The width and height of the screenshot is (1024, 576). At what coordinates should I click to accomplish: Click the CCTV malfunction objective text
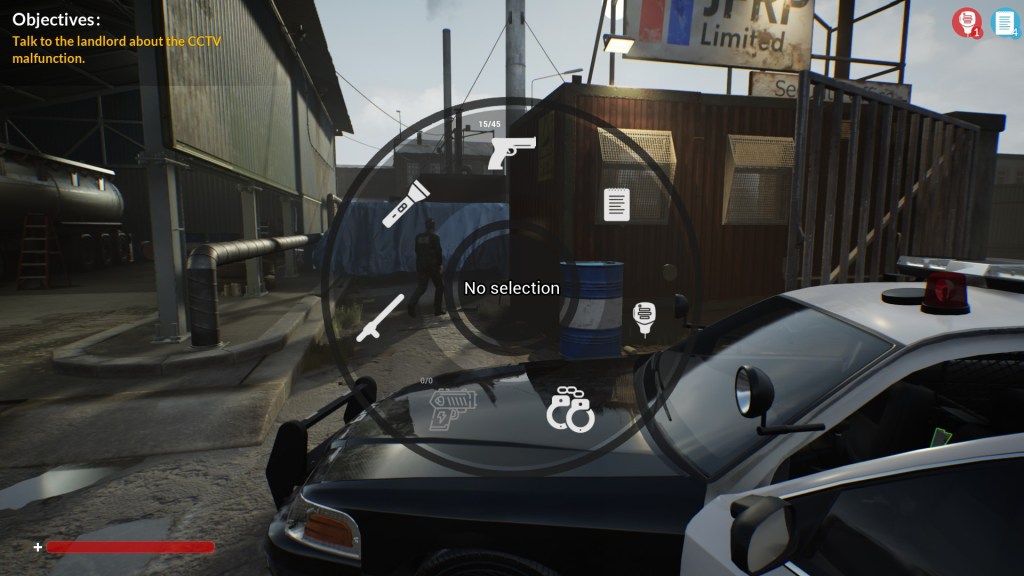point(116,50)
